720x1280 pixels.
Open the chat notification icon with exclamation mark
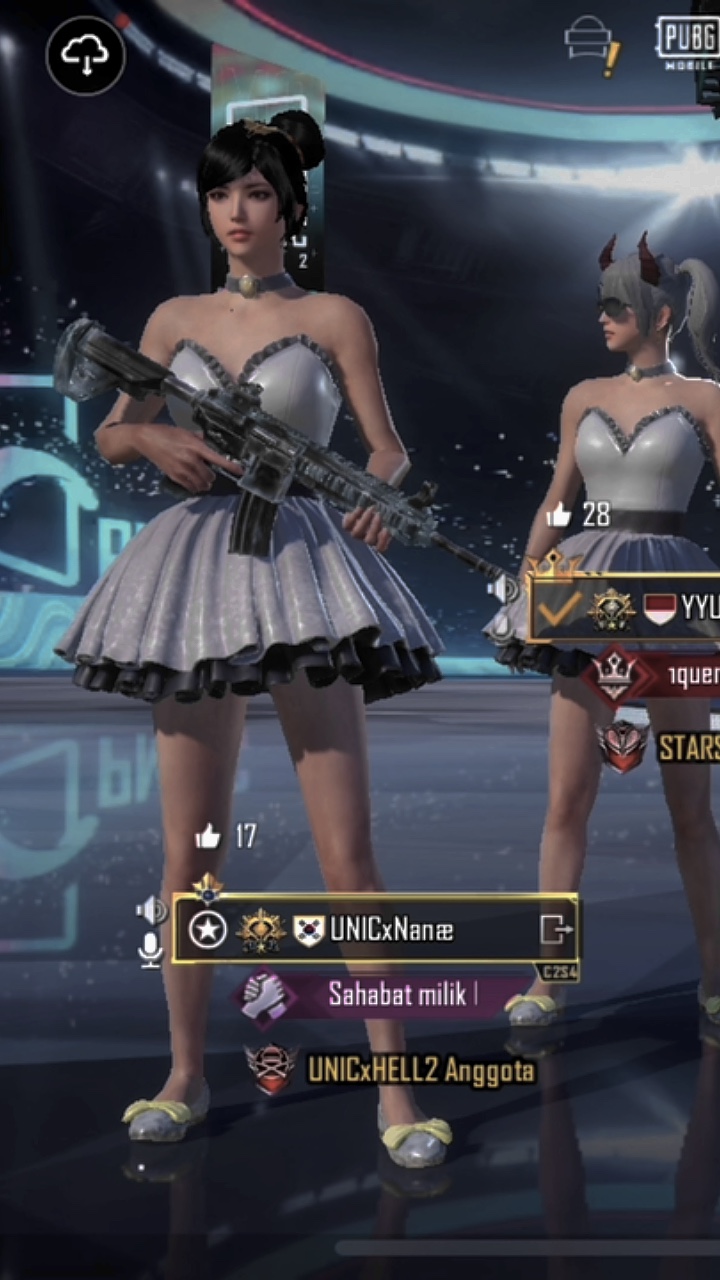(x=593, y=46)
